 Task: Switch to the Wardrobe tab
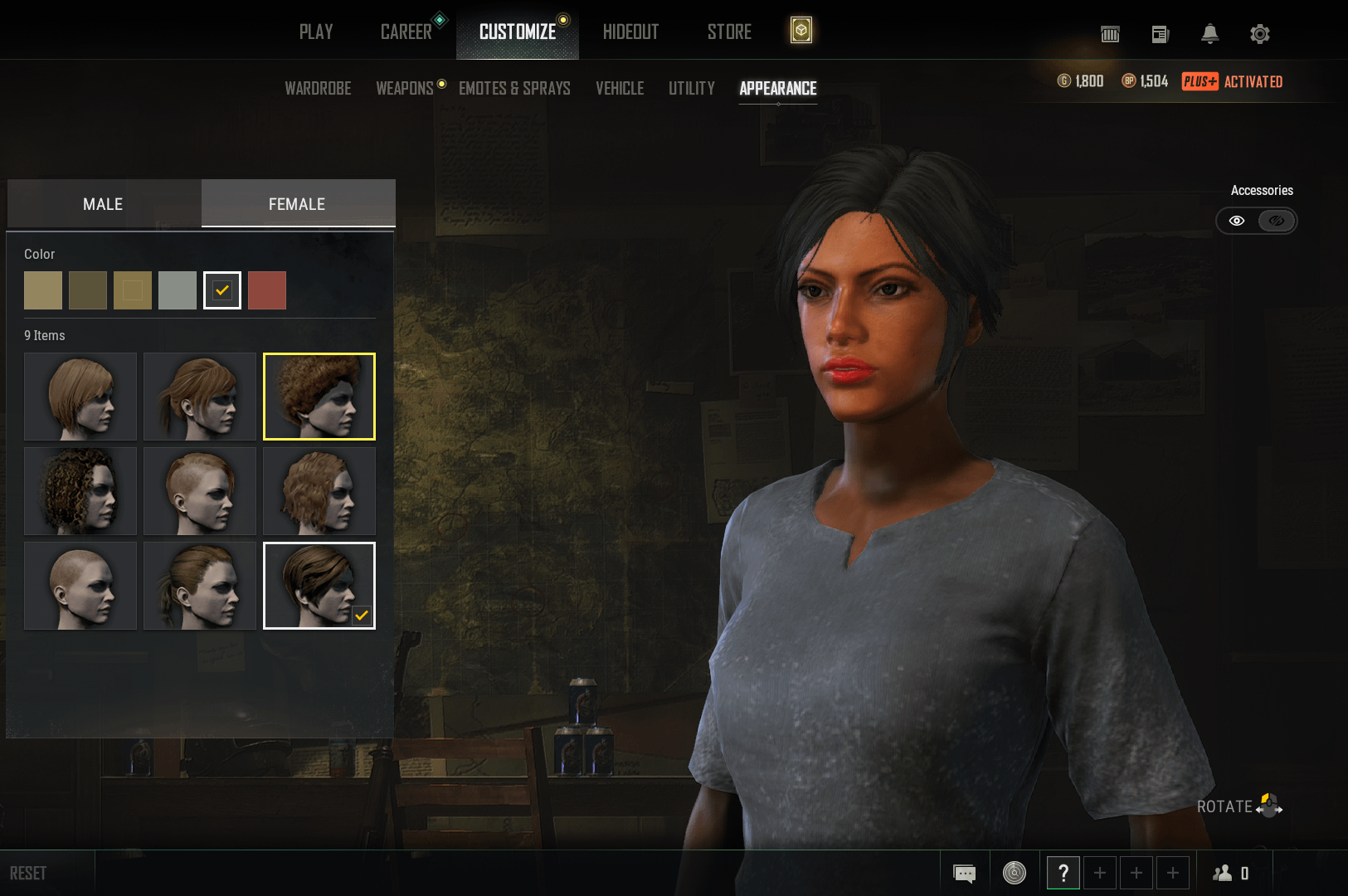tap(318, 88)
